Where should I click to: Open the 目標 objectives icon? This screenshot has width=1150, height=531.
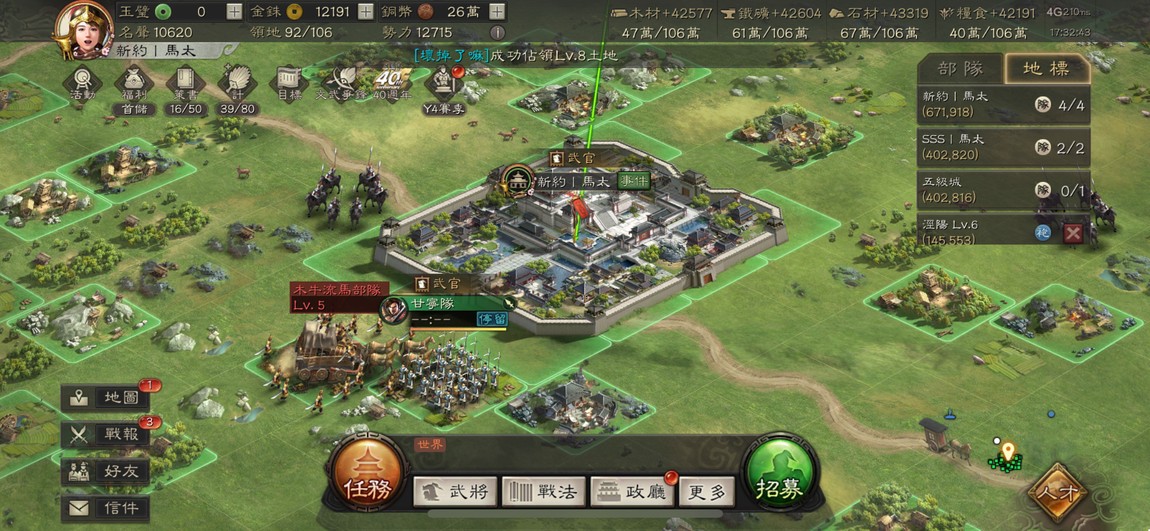289,82
